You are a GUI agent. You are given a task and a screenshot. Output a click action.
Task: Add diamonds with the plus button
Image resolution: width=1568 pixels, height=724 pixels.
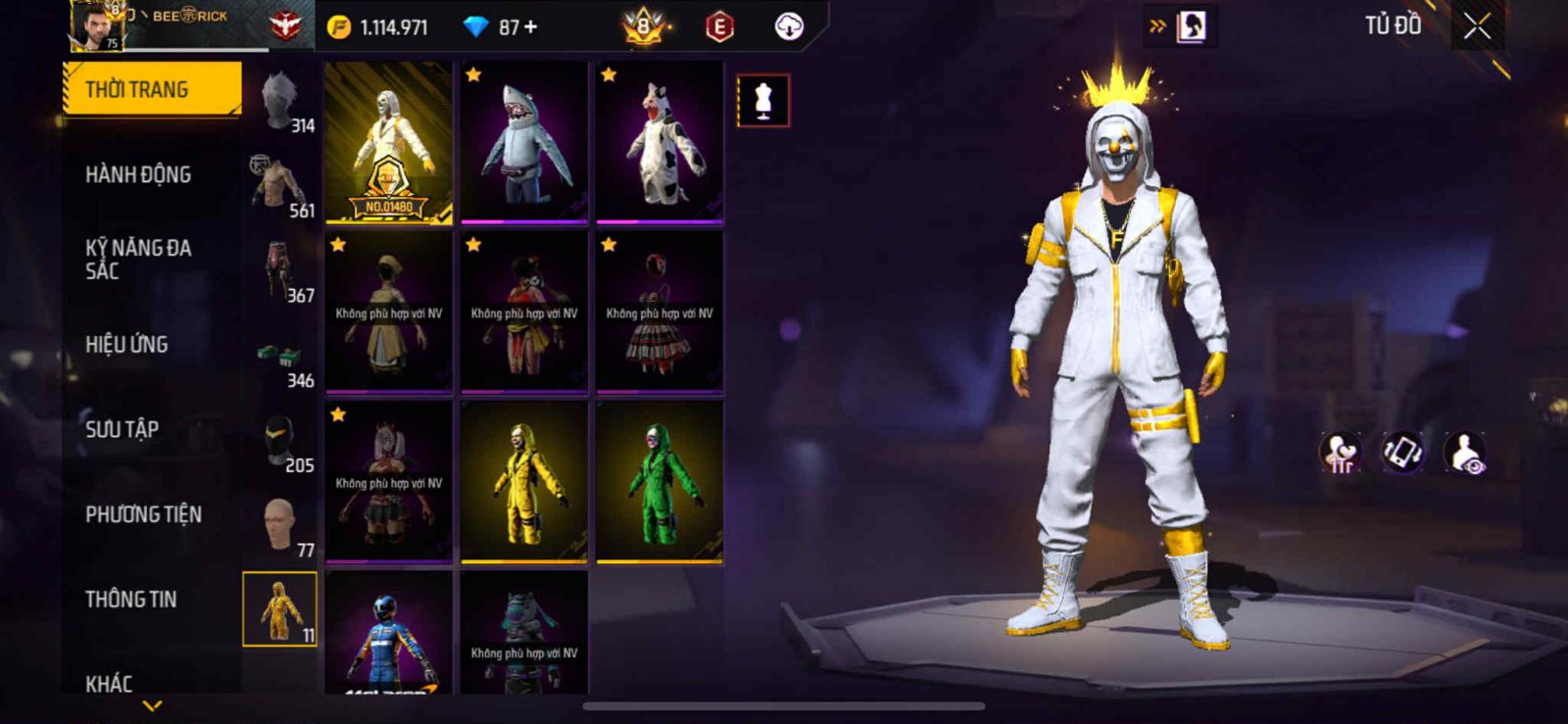click(531, 27)
